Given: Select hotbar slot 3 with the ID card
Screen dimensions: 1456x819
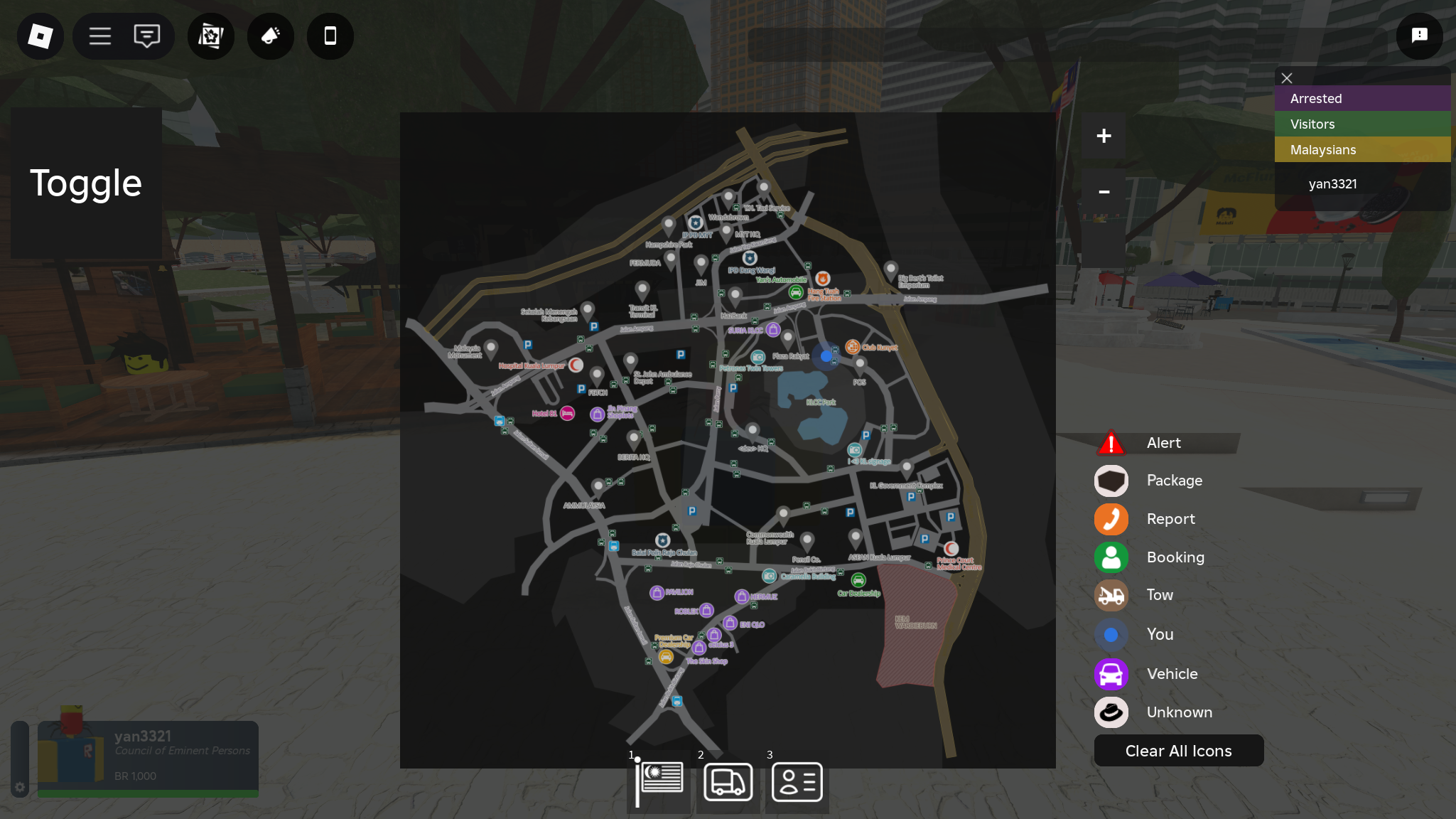Looking at the screenshot, I should click(797, 782).
